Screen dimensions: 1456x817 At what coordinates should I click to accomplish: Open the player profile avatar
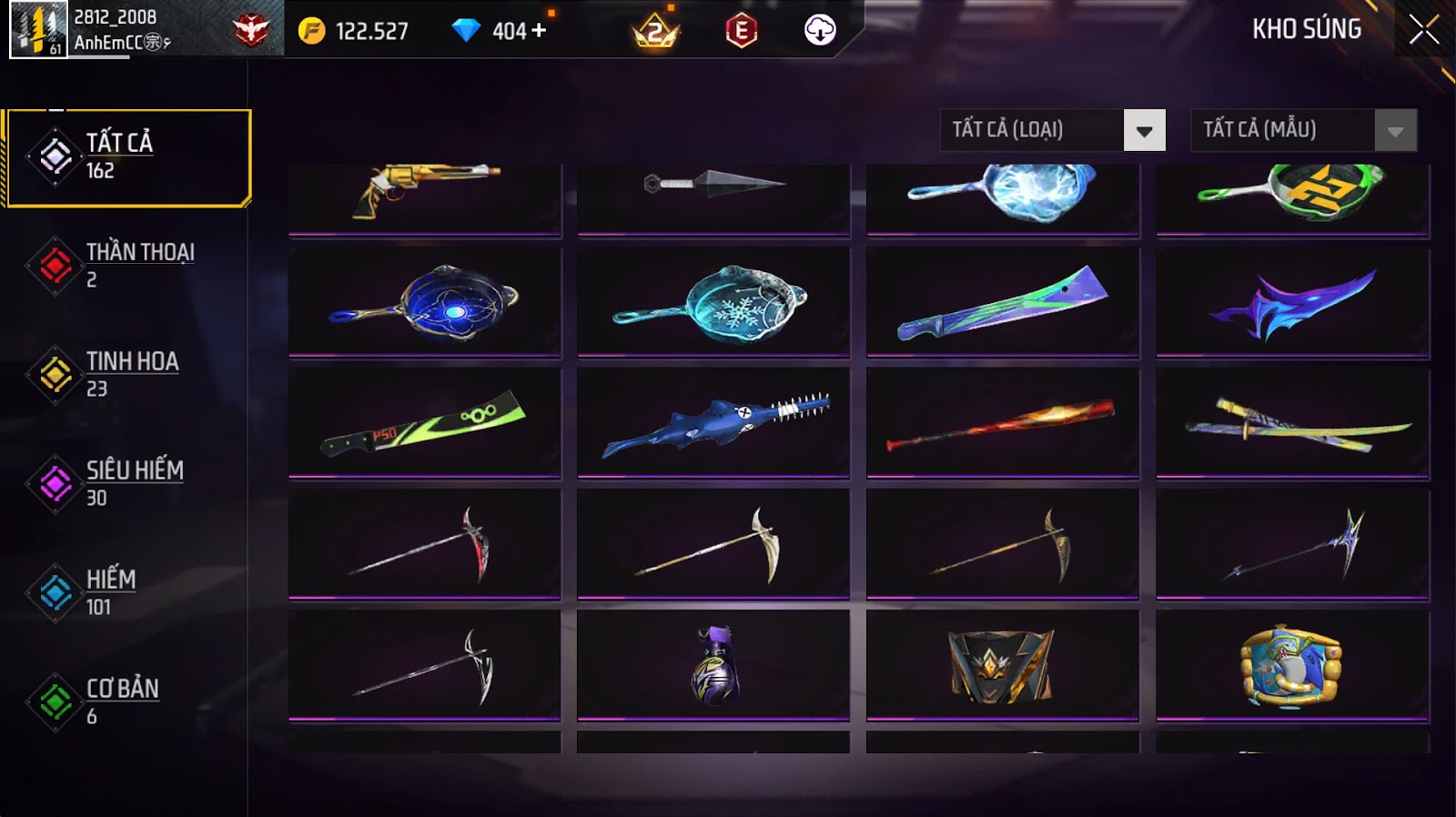click(x=38, y=29)
